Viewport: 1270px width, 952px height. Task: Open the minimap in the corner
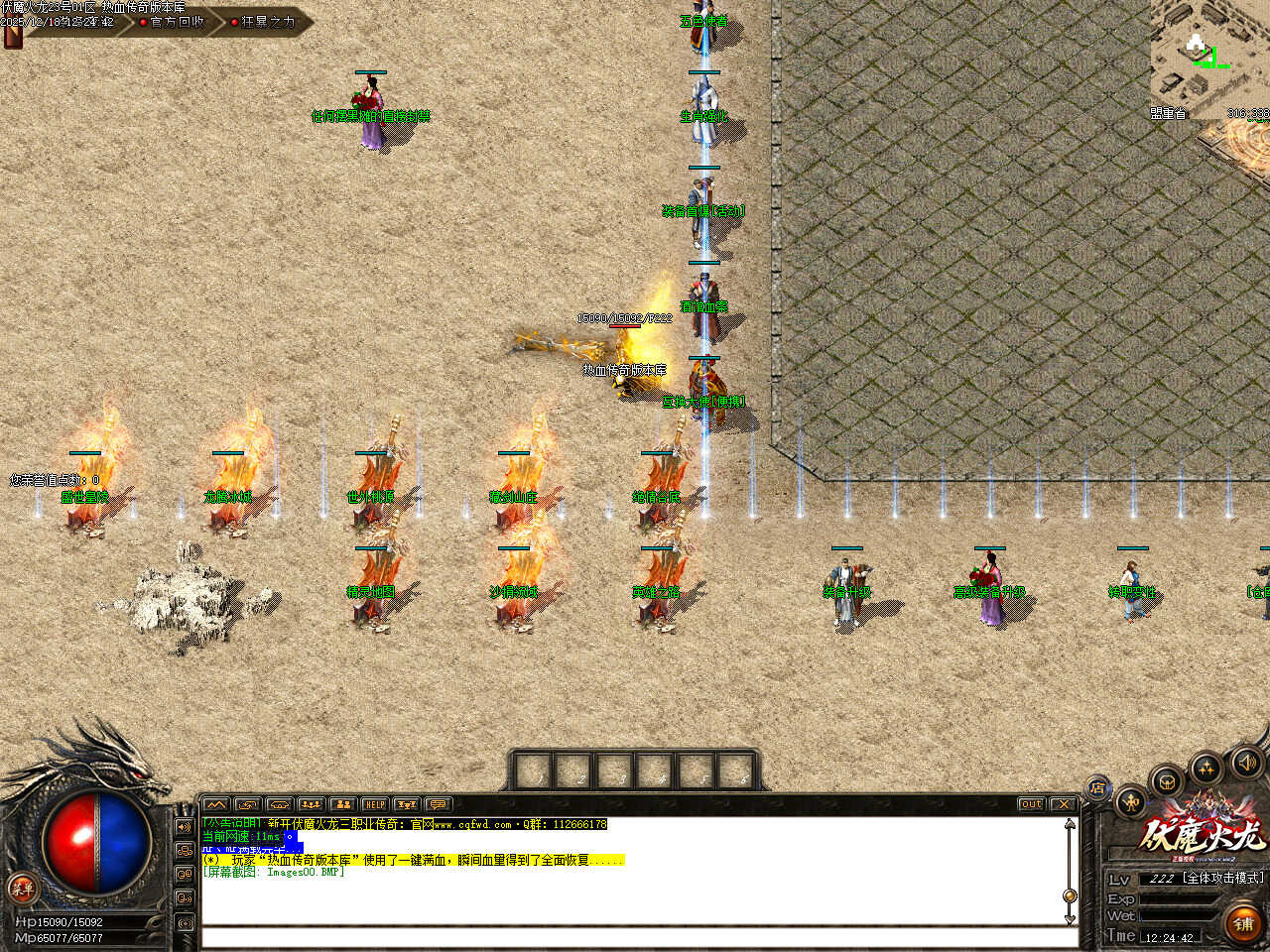[x=1209, y=59]
